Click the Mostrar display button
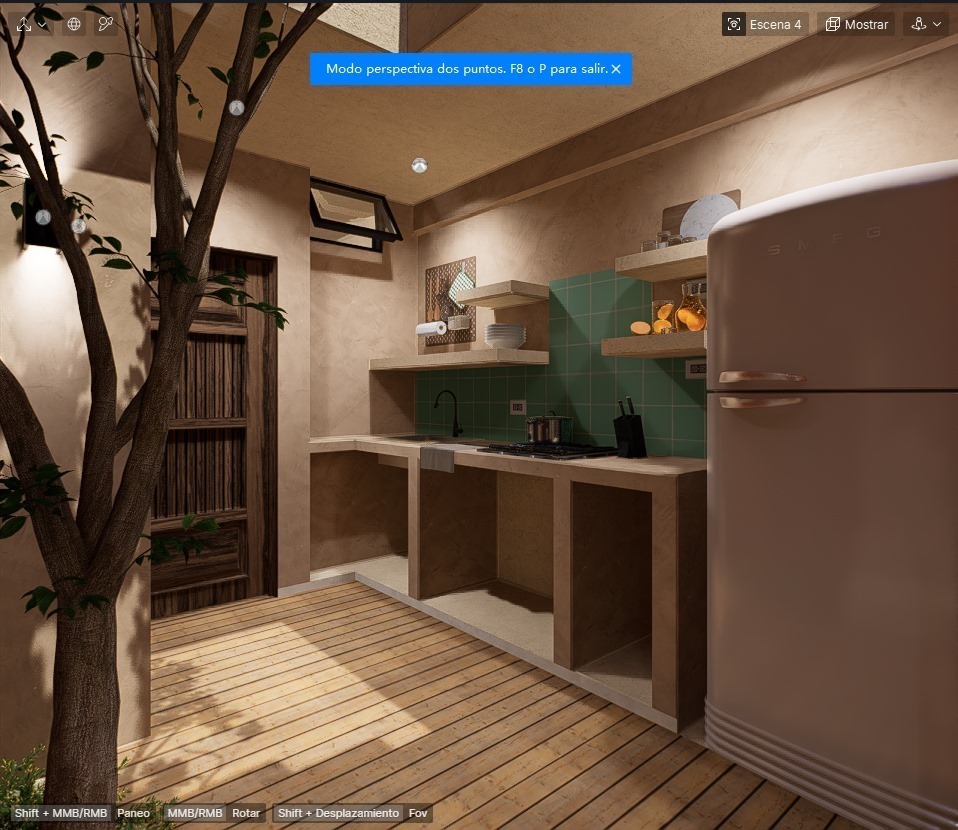Screen dimensions: 958x830 [x=856, y=24]
